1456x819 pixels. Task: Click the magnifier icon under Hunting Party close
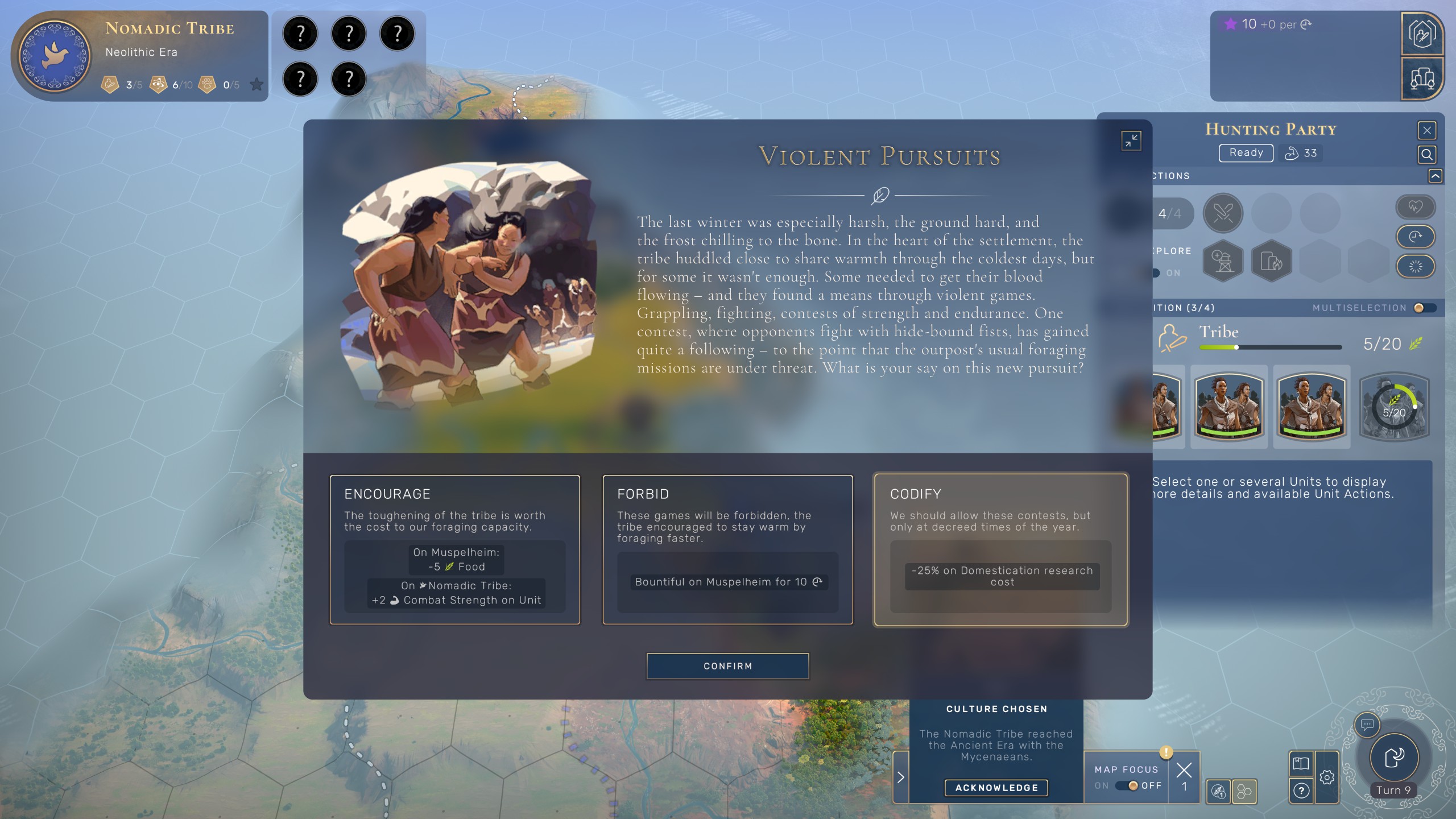click(x=1427, y=154)
